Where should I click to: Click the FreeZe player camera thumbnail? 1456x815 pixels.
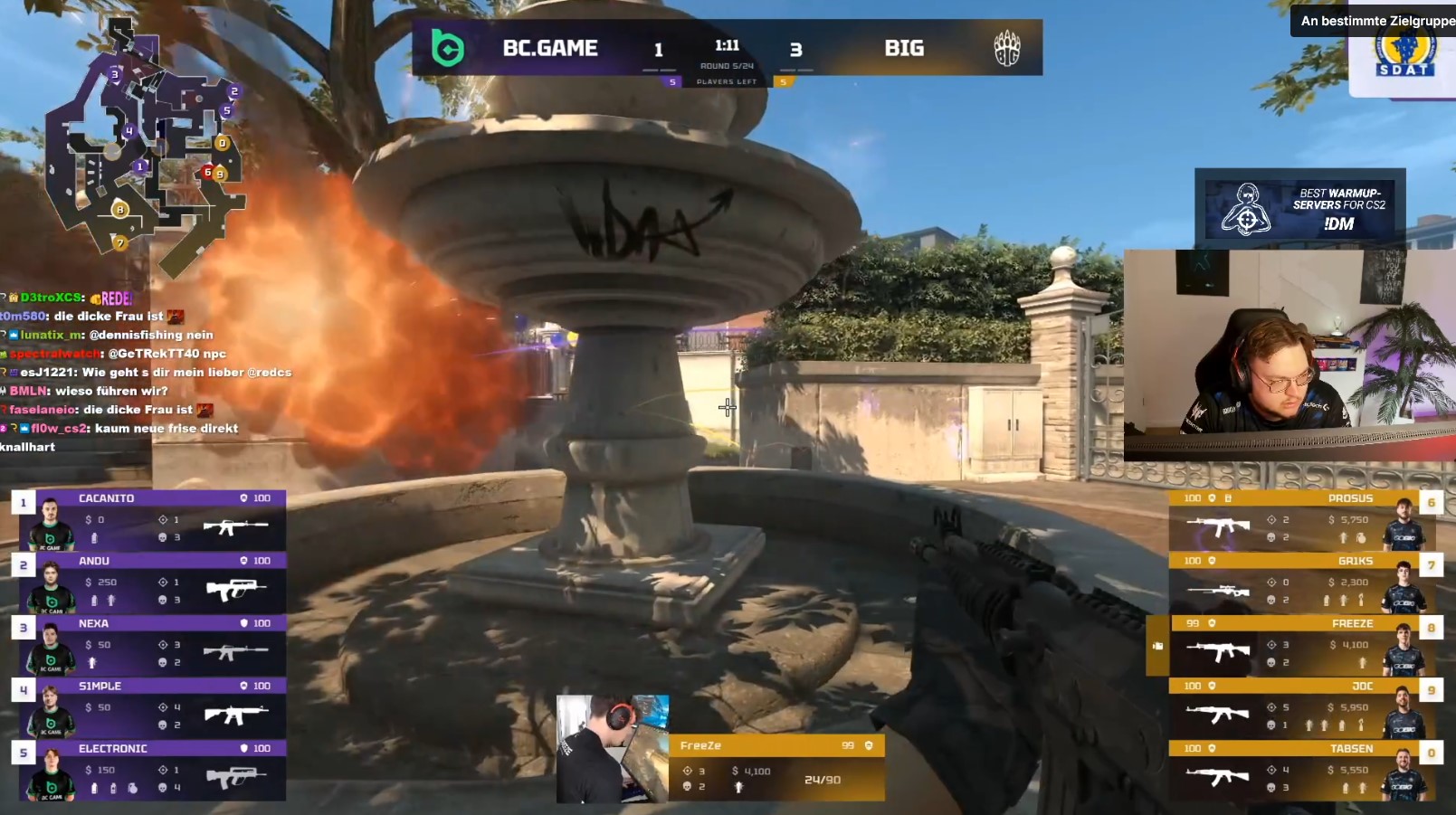(x=613, y=748)
